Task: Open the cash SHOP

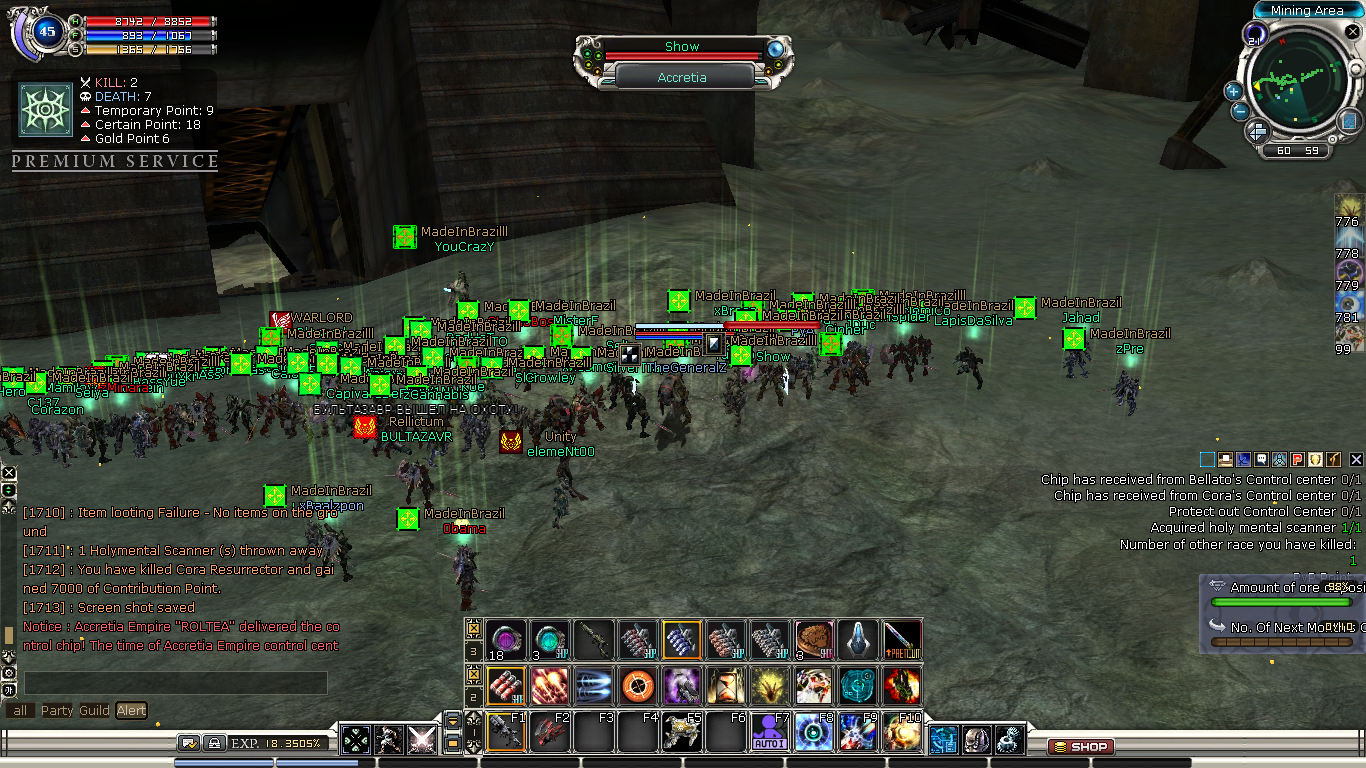Action: (x=1081, y=746)
